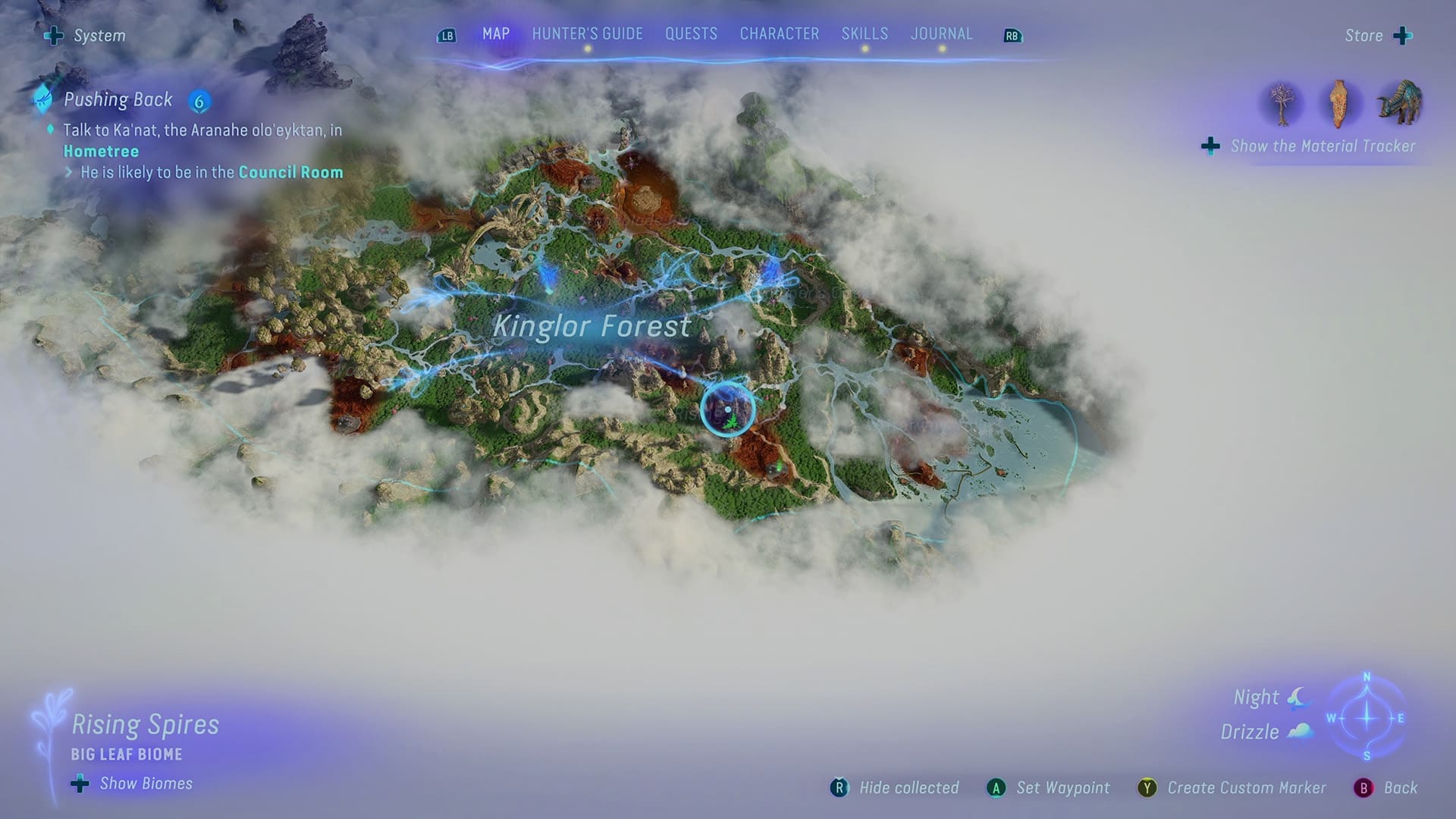Click the Pushing Back quest marker icon

pyautogui.click(x=42, y=99)
